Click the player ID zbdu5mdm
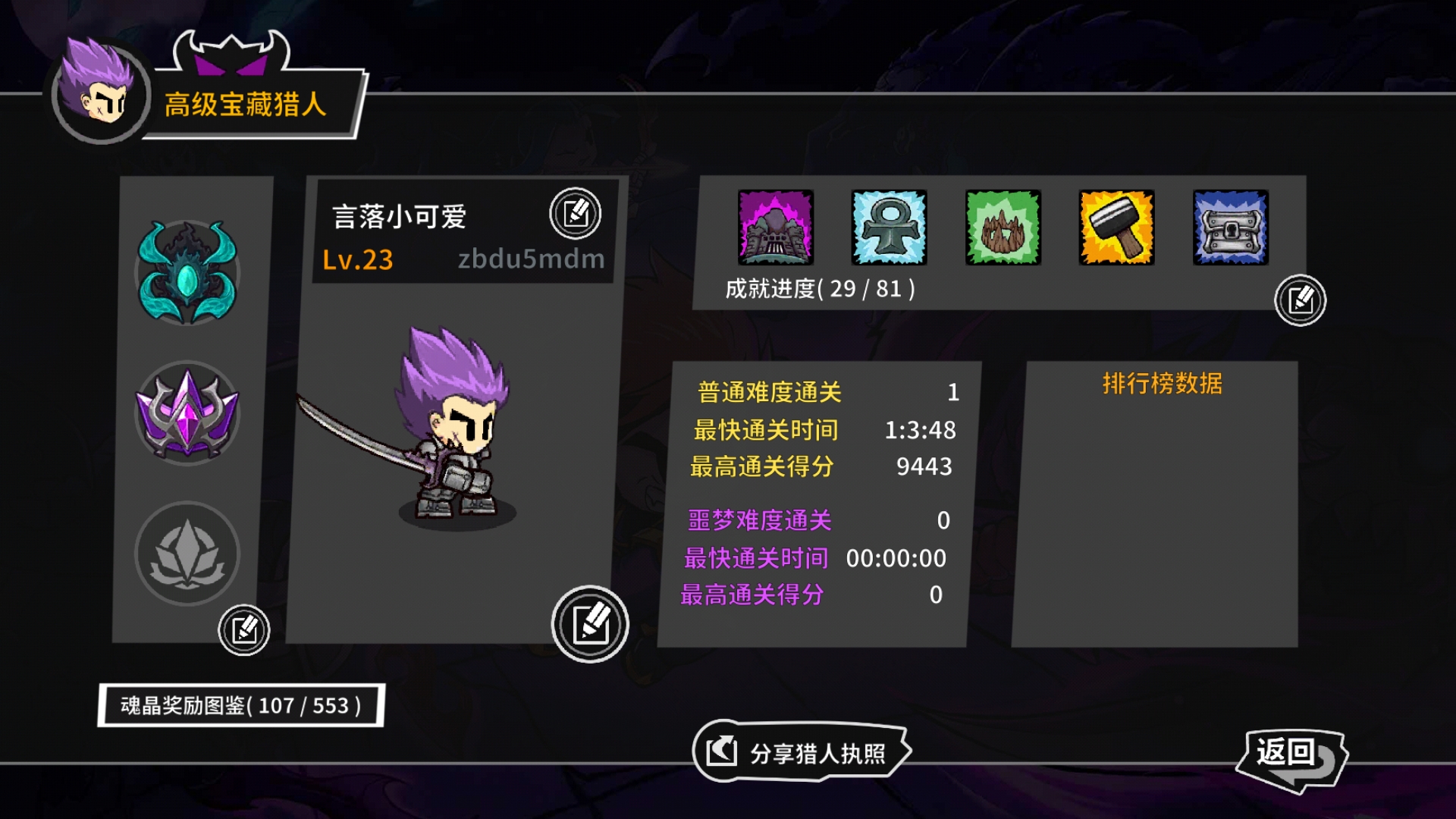The width and height of the screenshot is (1456, 819). point(531,260)
